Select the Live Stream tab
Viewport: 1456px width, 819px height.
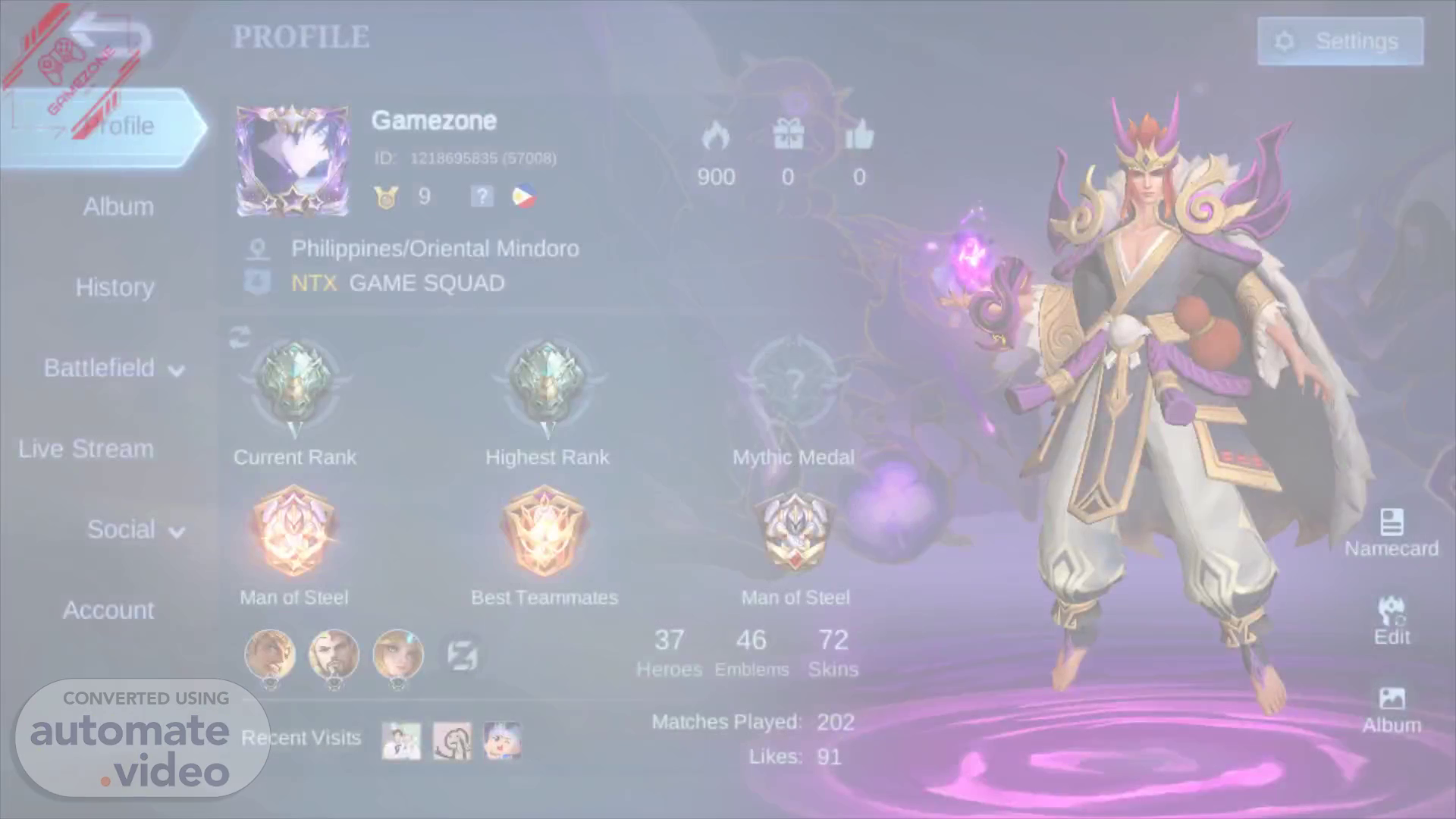(86, 449)
